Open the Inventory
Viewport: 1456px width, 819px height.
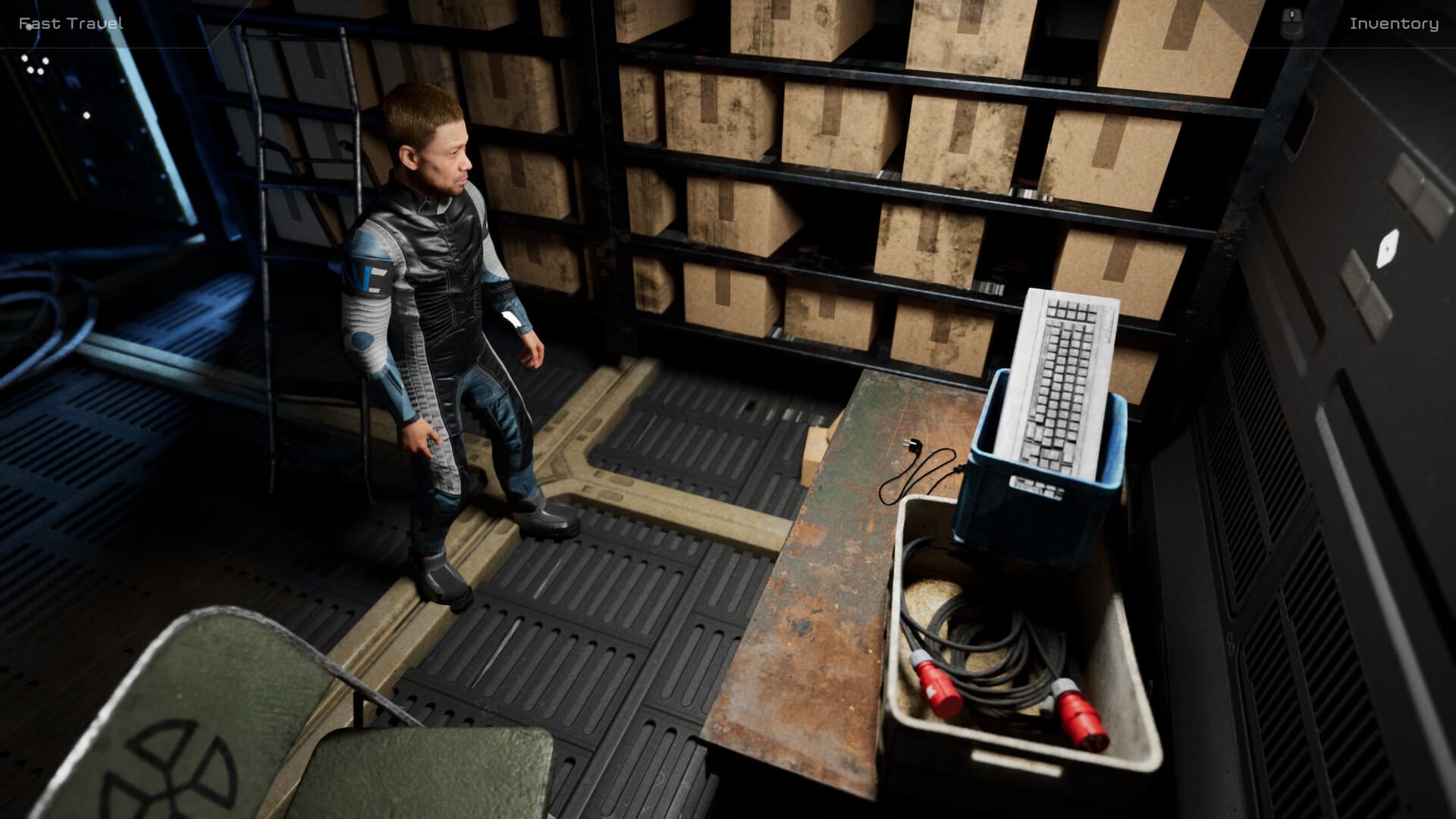(1394, 24)
